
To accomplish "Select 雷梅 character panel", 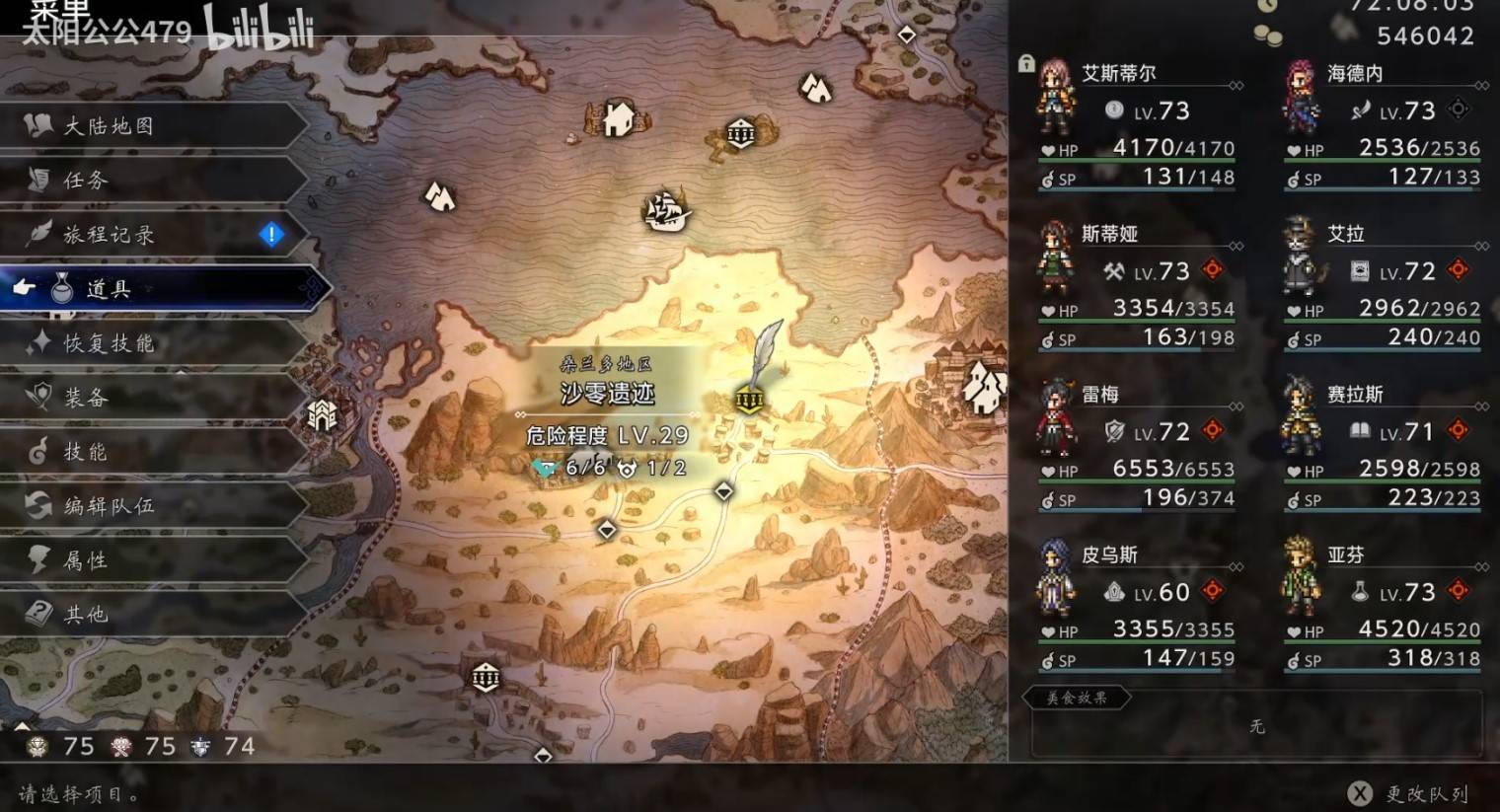I will coord(1135,445).
